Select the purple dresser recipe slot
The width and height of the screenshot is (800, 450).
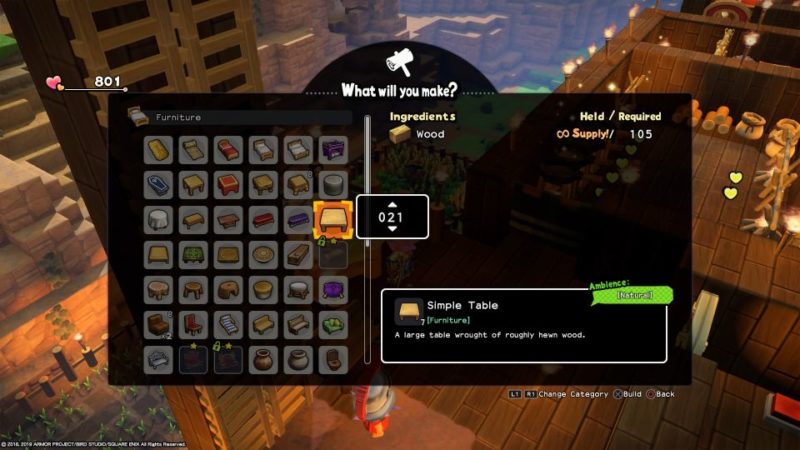click(332, 149)
